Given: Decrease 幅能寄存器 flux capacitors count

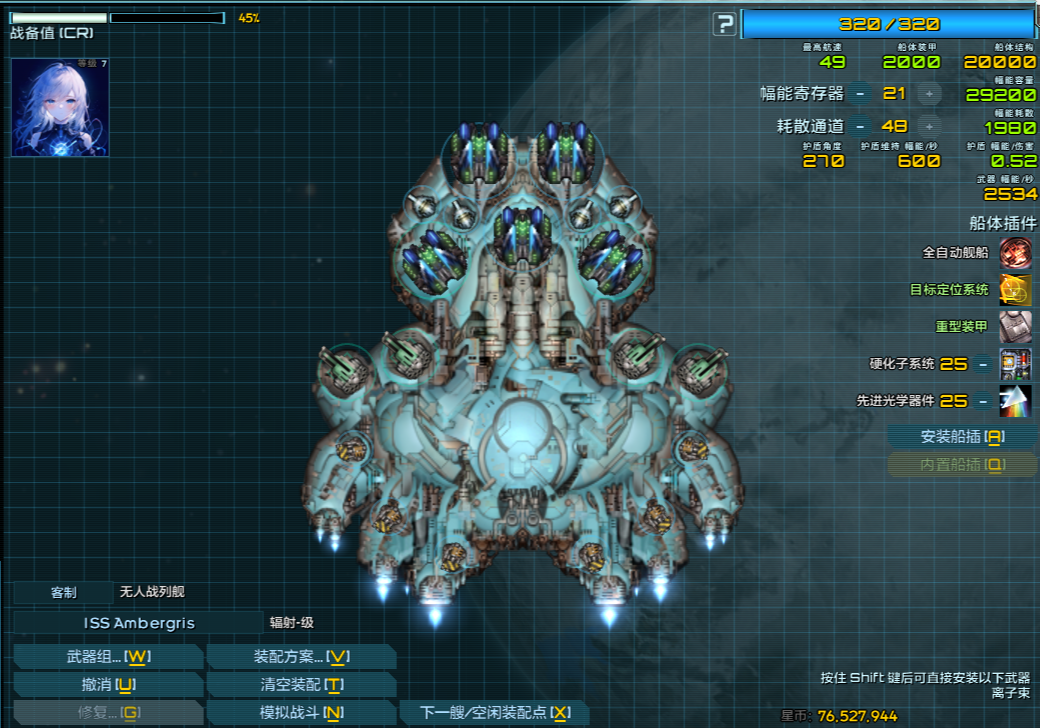Looking at the screenshot, I should click(x=860, y=94).
